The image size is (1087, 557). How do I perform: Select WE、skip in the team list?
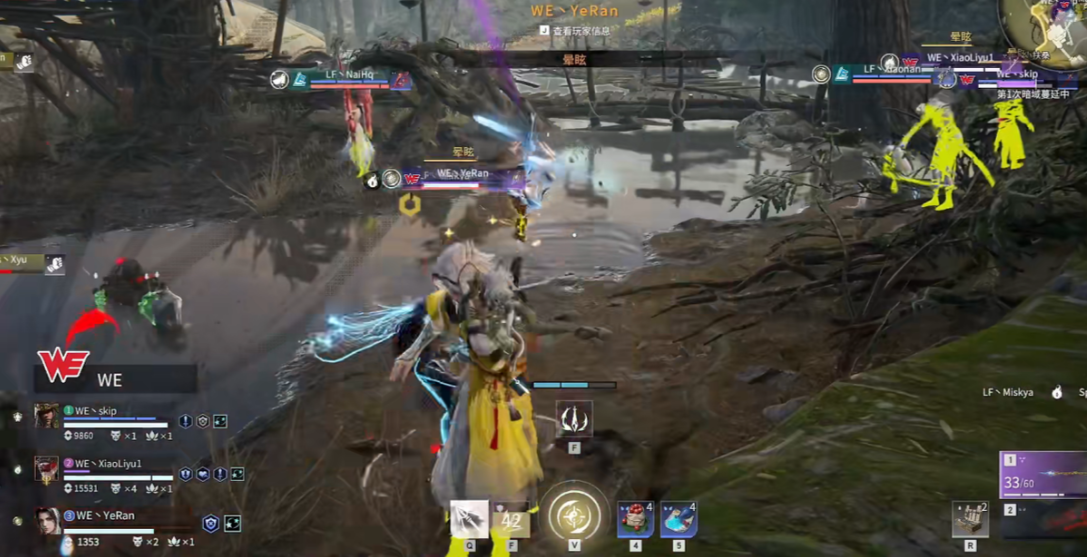point(95,411)
